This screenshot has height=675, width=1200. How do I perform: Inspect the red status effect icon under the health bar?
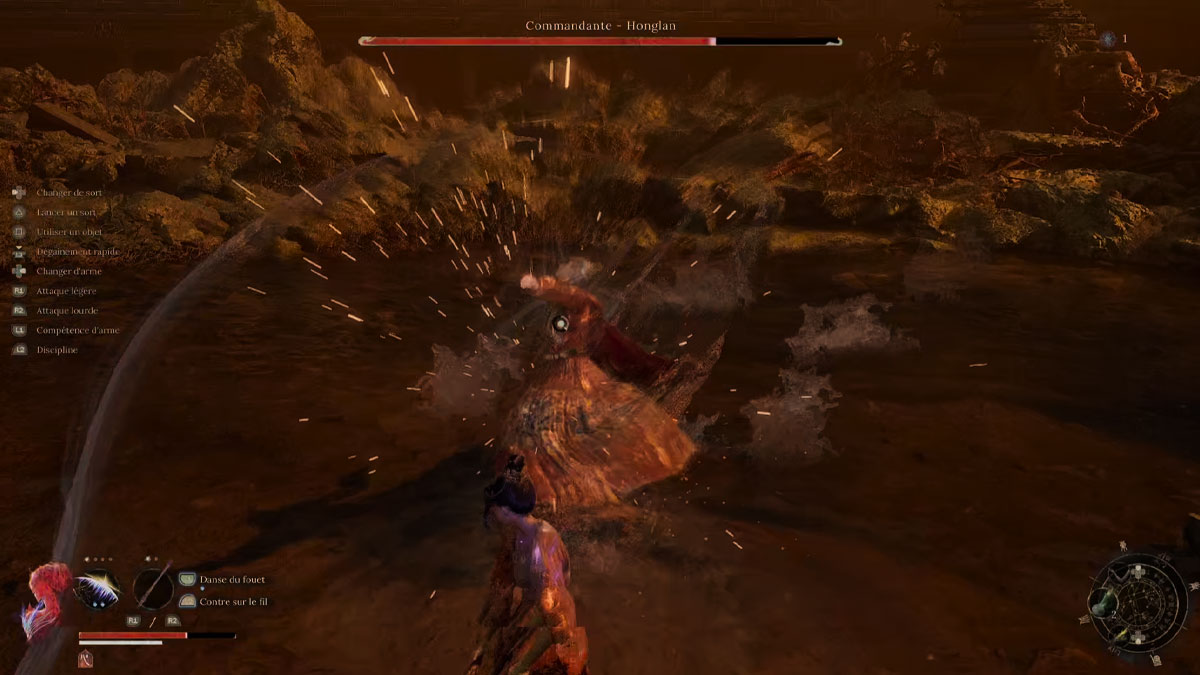(85, 658)
